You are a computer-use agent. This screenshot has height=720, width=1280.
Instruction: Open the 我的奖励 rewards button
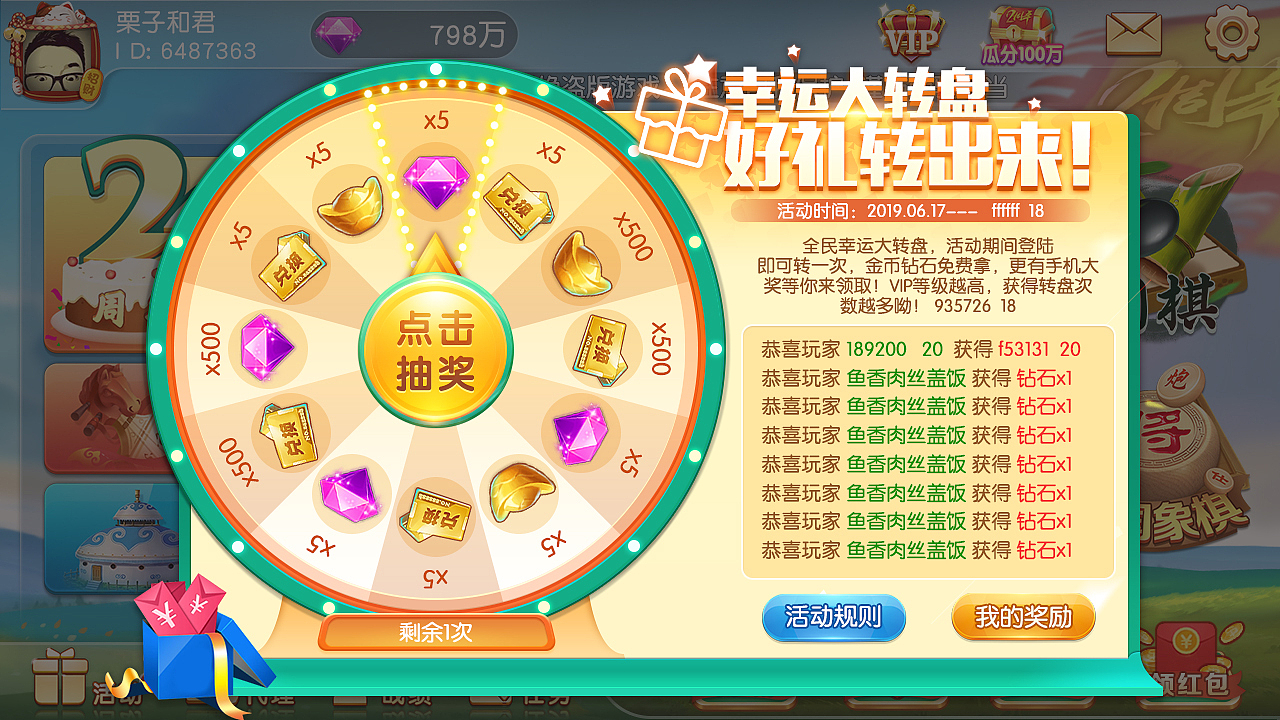(1022, 617)
